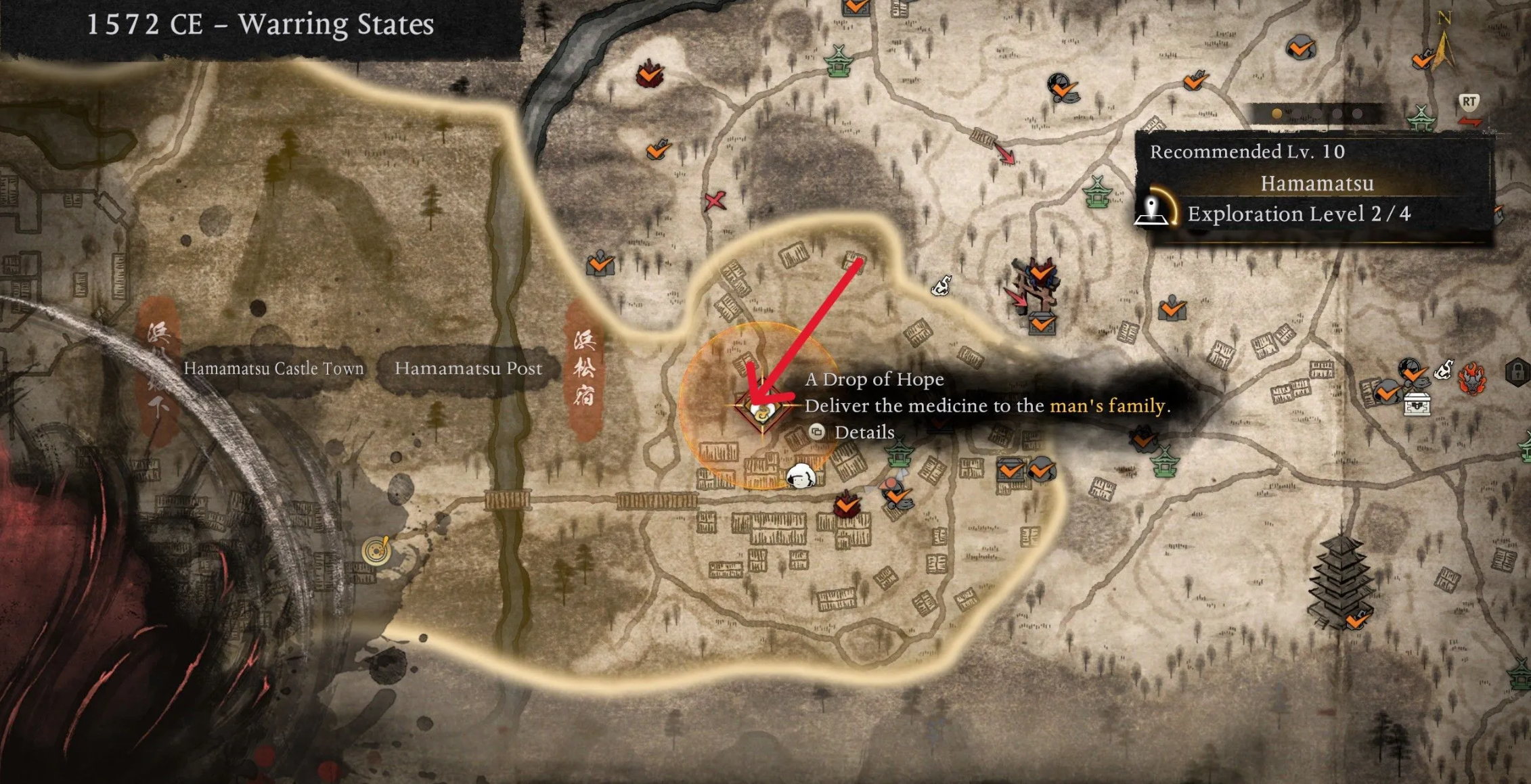Screen dimensions: 1531x784
Task: Click the gray padlock locked marker
Action: (1517, 371)
